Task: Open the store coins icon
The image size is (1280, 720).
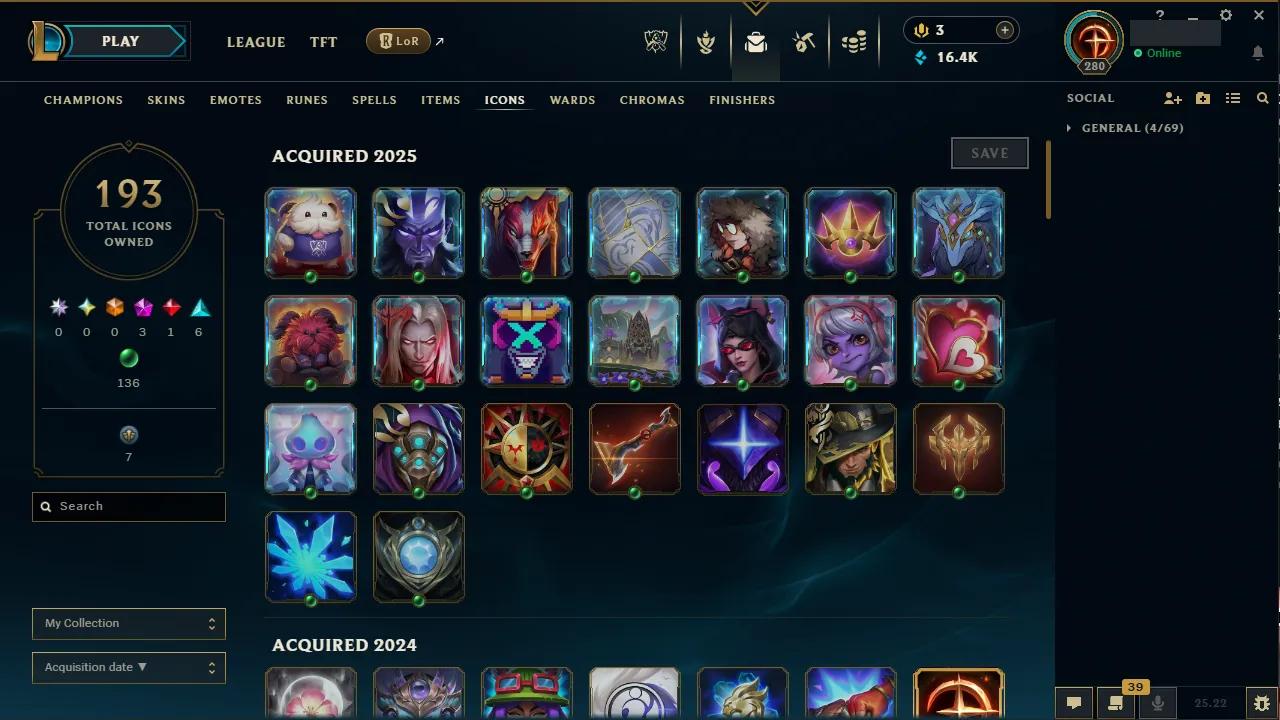Action: coord(855,42)
